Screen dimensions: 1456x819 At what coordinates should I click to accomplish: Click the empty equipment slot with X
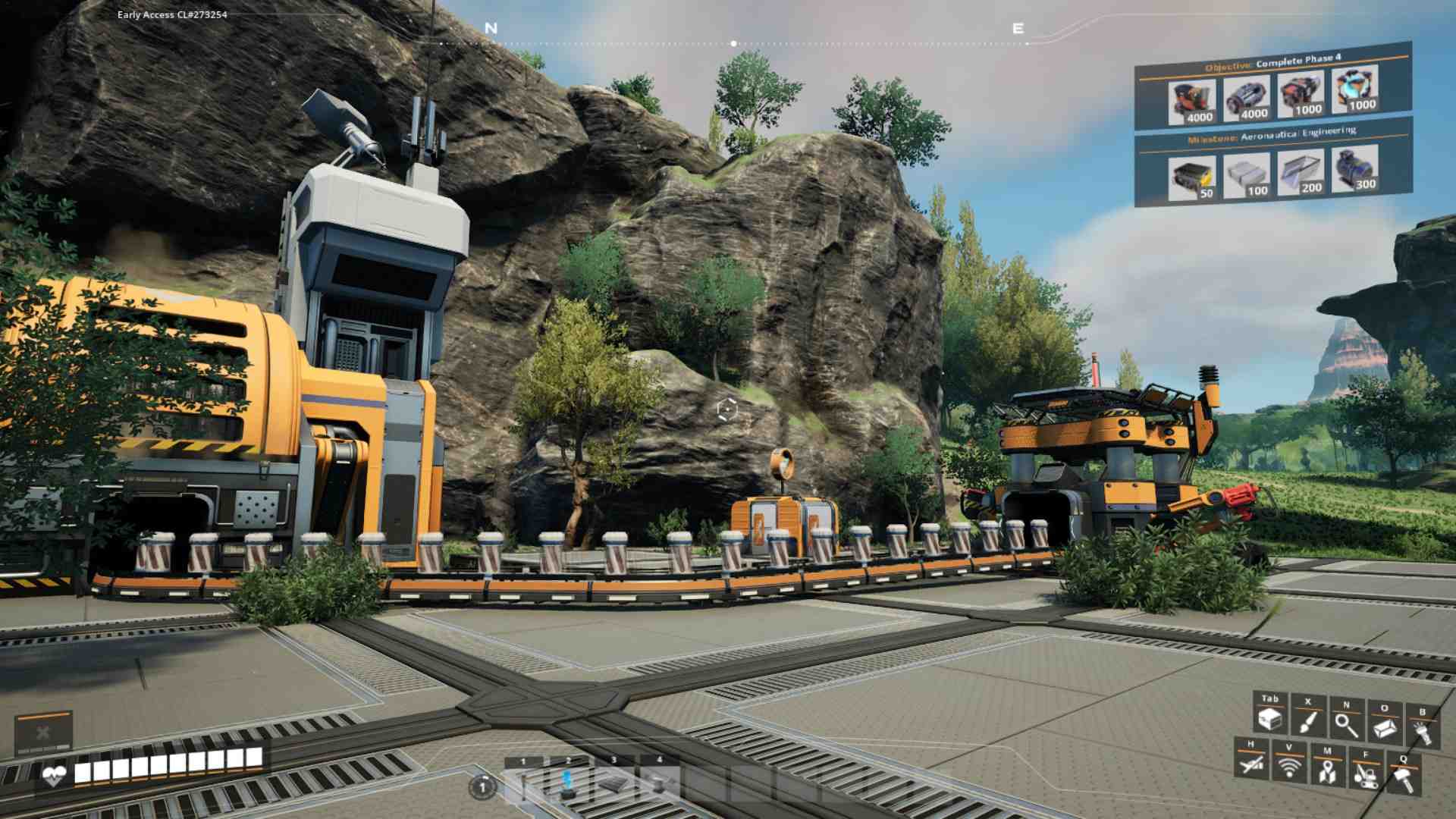pyautogui.click(x=43, y=733)
